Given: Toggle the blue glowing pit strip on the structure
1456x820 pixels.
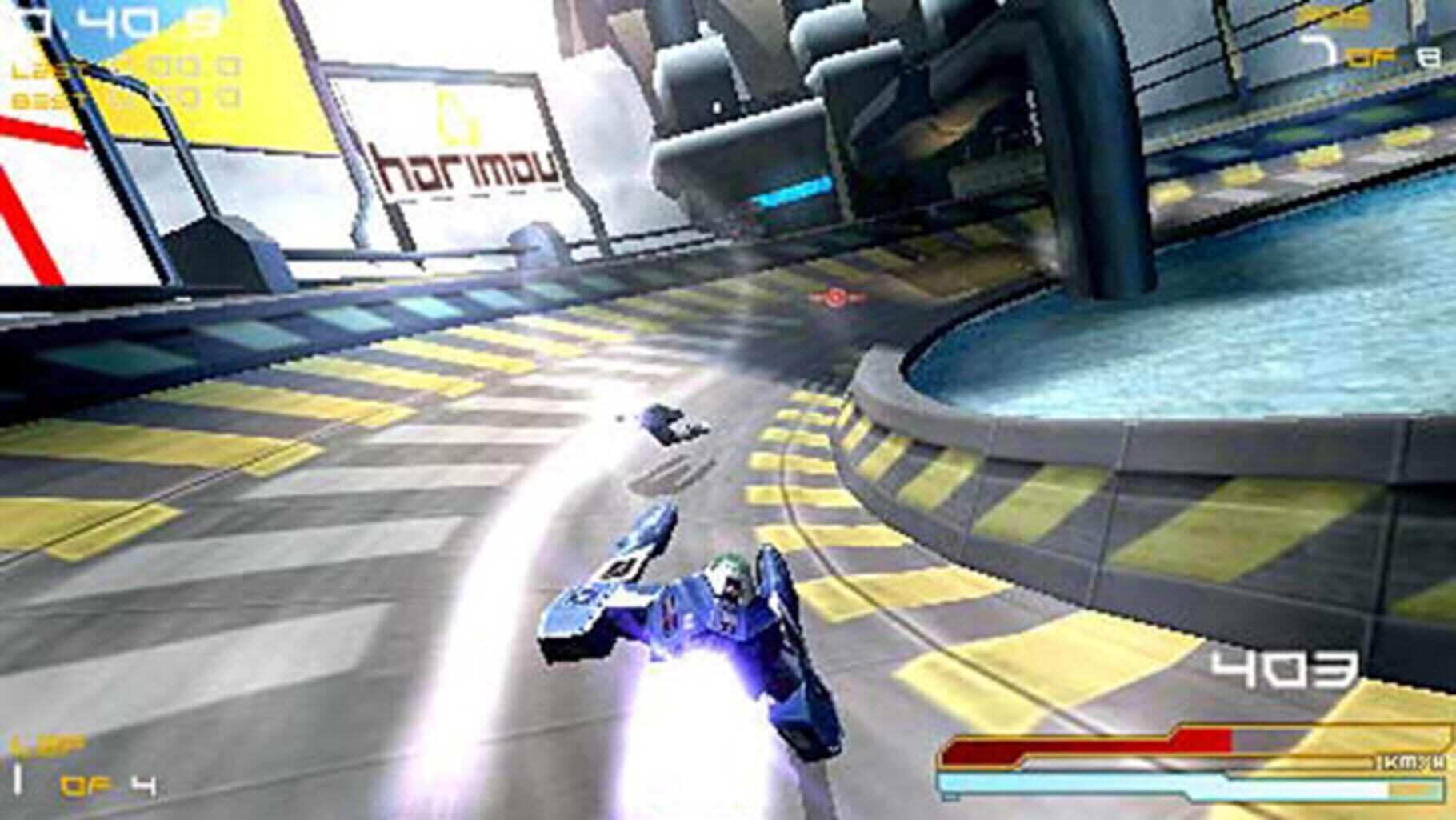Looking at the screenshot, I should pos(792,192).
